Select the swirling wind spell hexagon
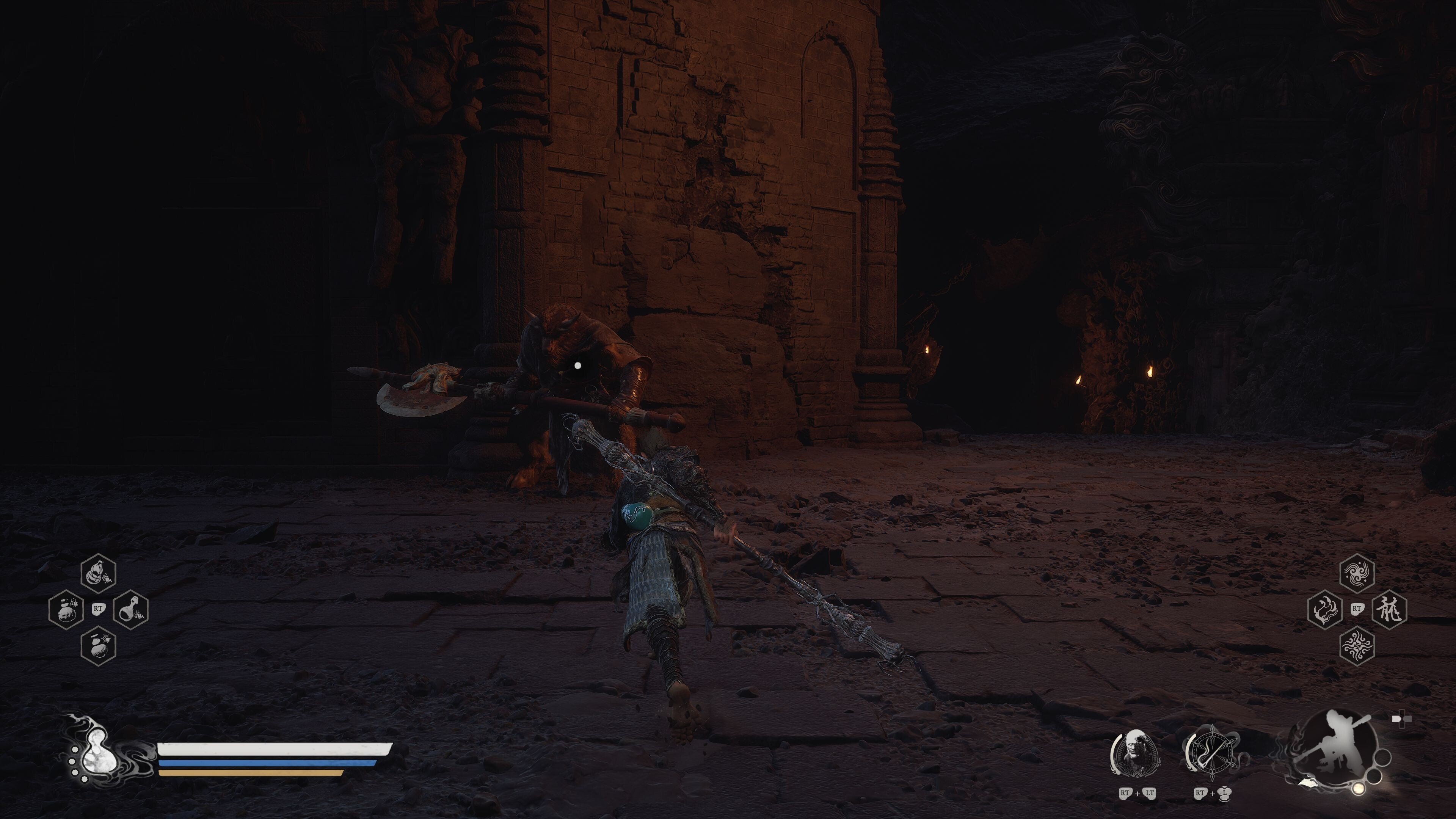Image resolution: width=1456 pixels, height=819 pixels. (x=1357, y=574)
